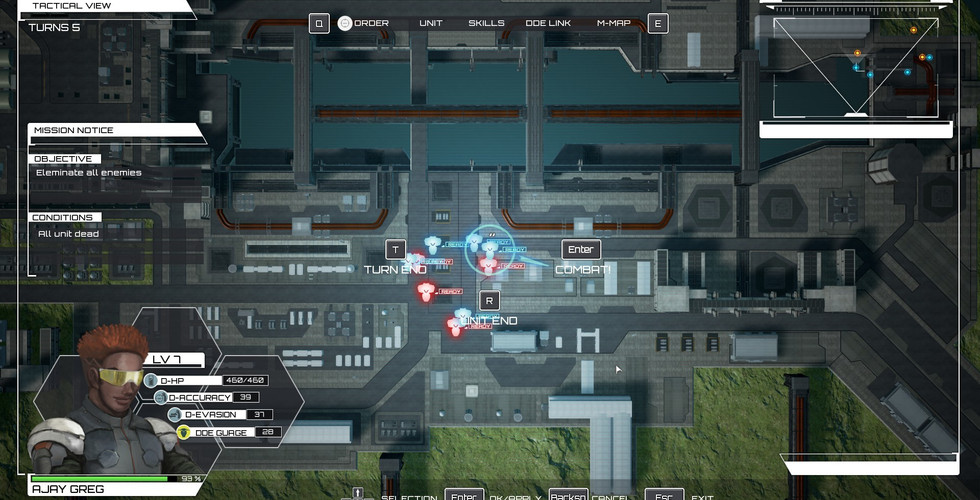Switch to the UNIT tab

(430, 23)
